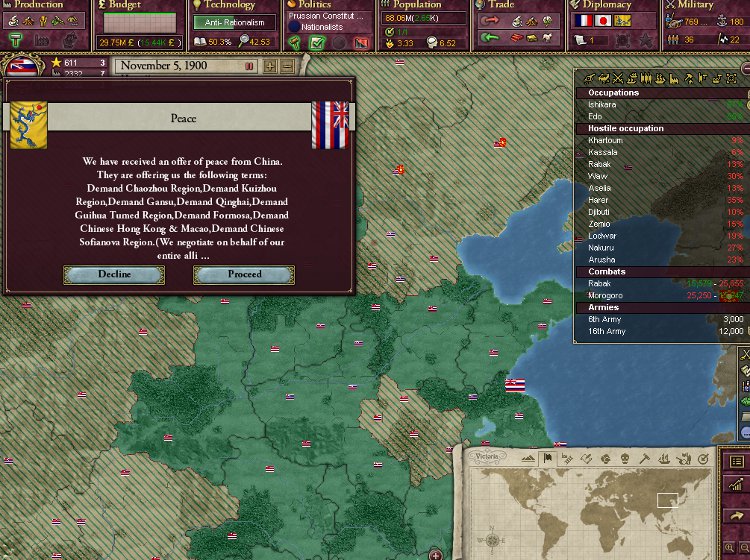Switch to political flag map mode
750x560 pixels.
tap(547, 458)
